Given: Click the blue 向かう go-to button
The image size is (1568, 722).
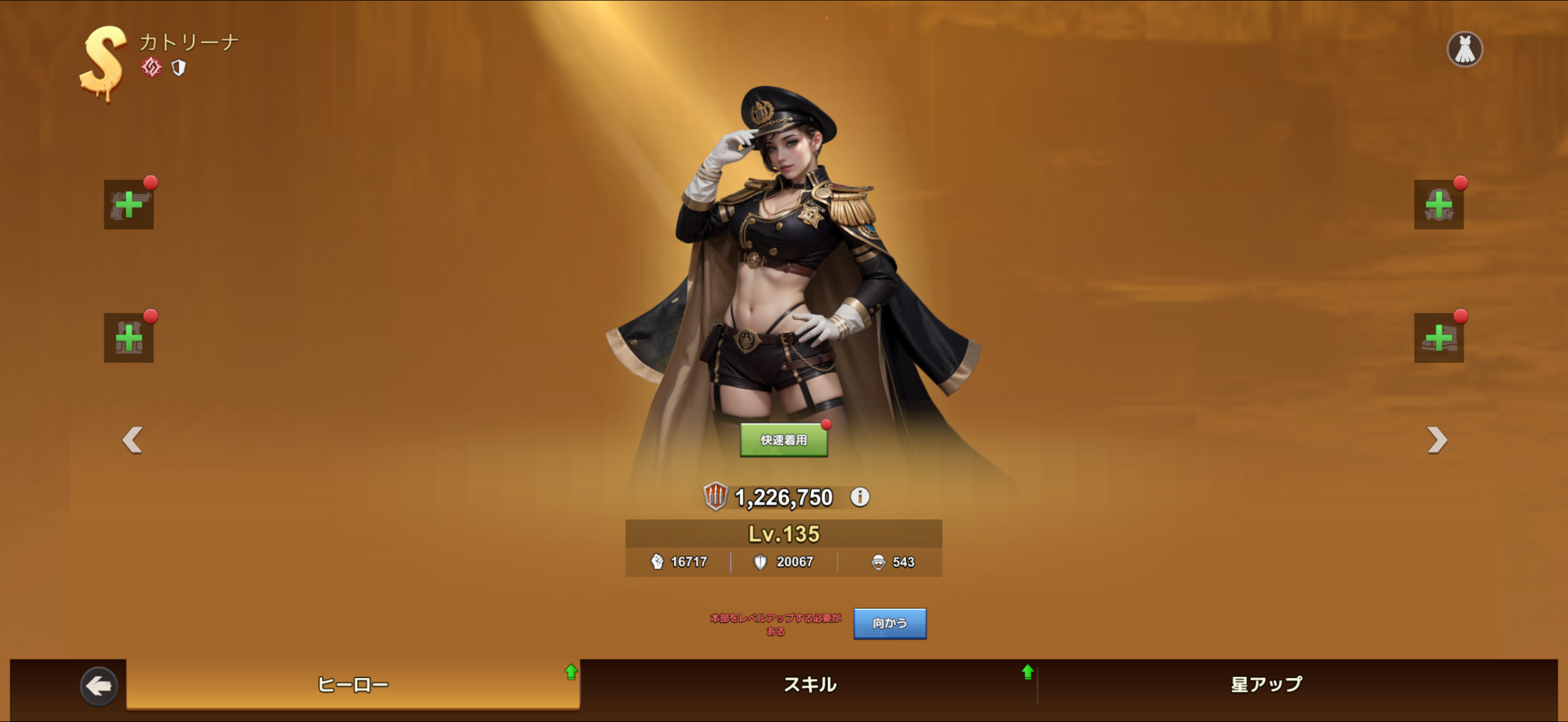Looking at the screenshot, I should pyautogui.click(x=889, y=623).
